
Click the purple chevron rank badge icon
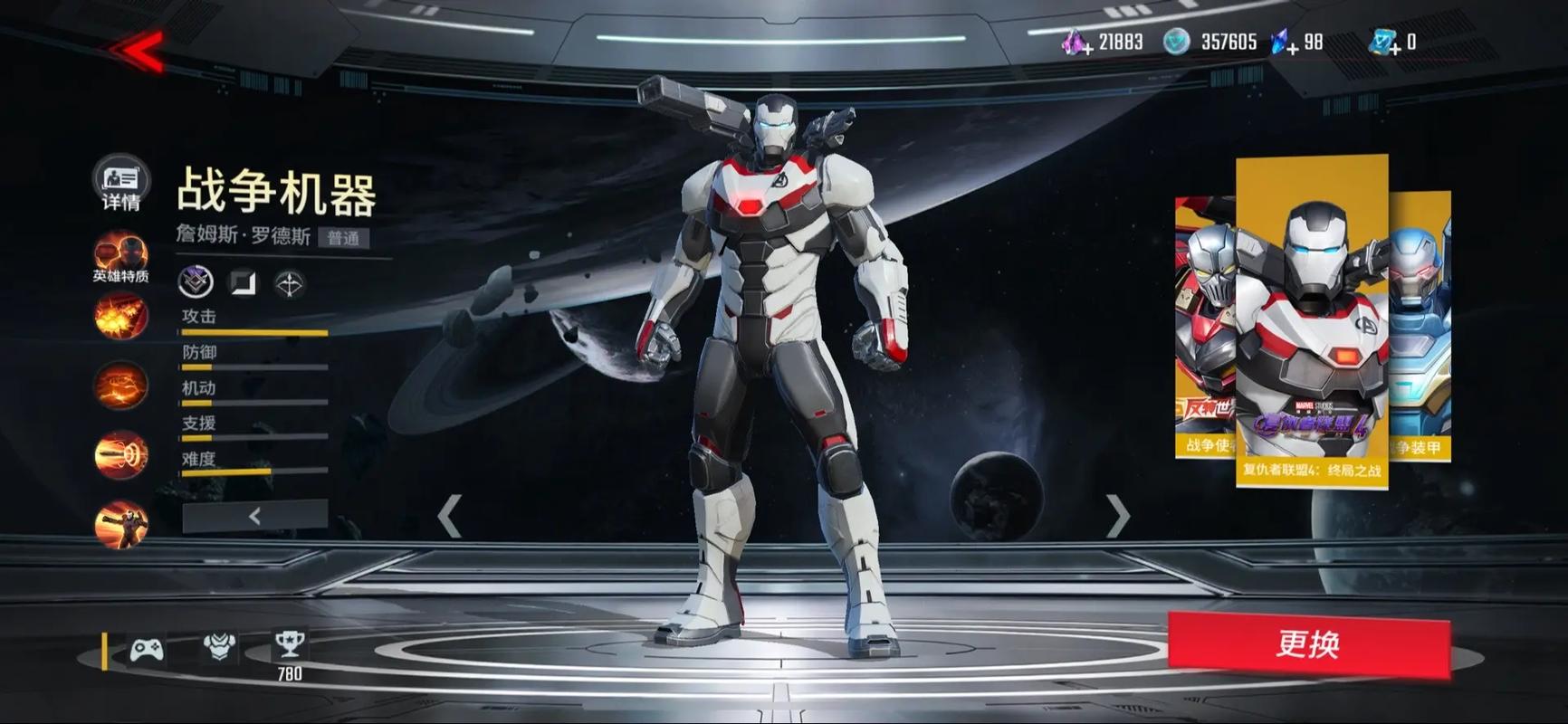click(196, 283)
